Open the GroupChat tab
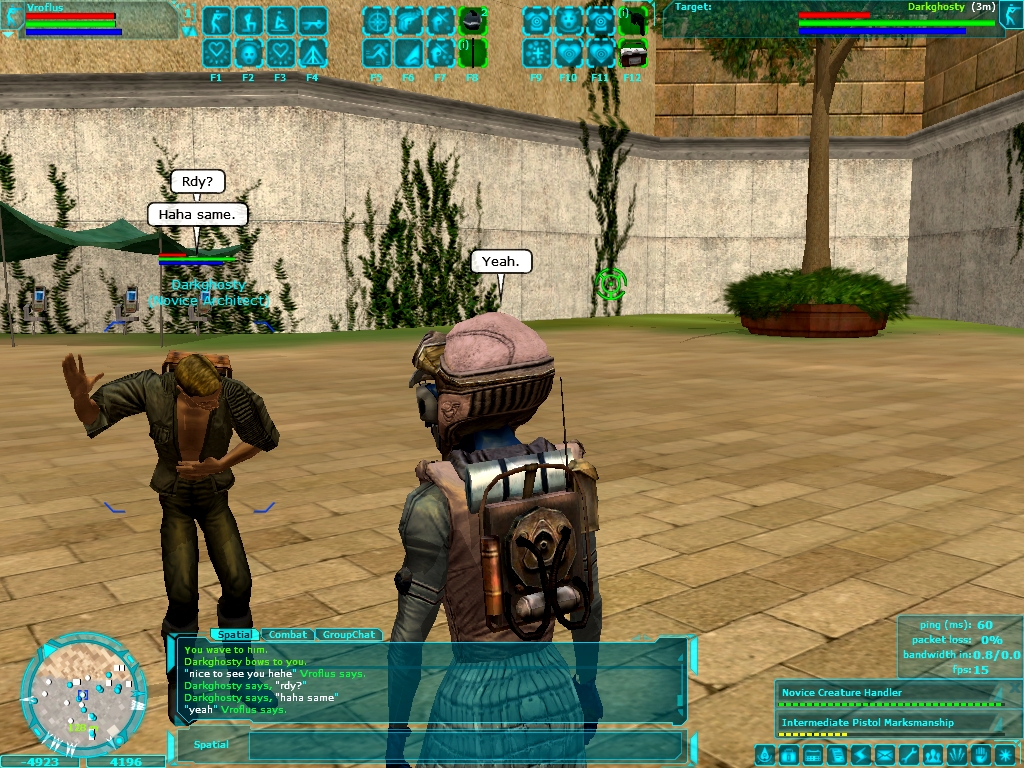This screenshot has width=1024, height=768. tap(349, 635)
